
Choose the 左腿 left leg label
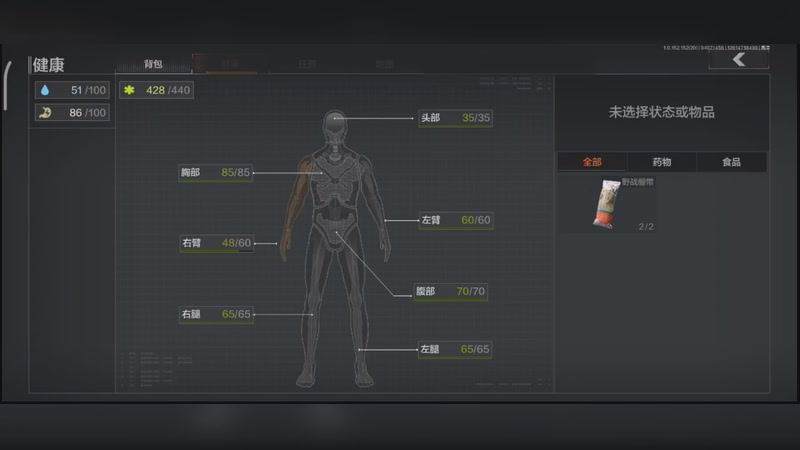[x=456, y=350]
